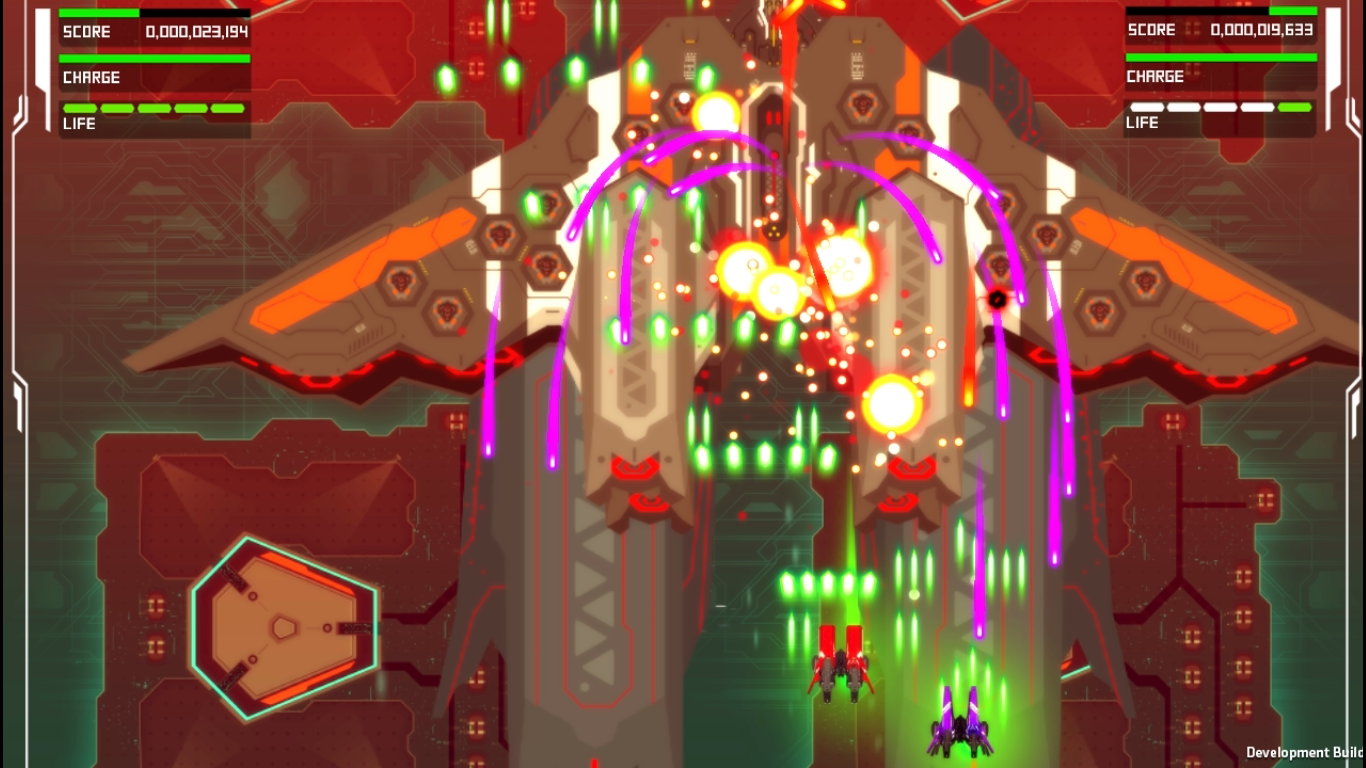The width and height of the screenshot is (1366, 768).
Task: Click the right CHARGE label
Action: 1156,76
